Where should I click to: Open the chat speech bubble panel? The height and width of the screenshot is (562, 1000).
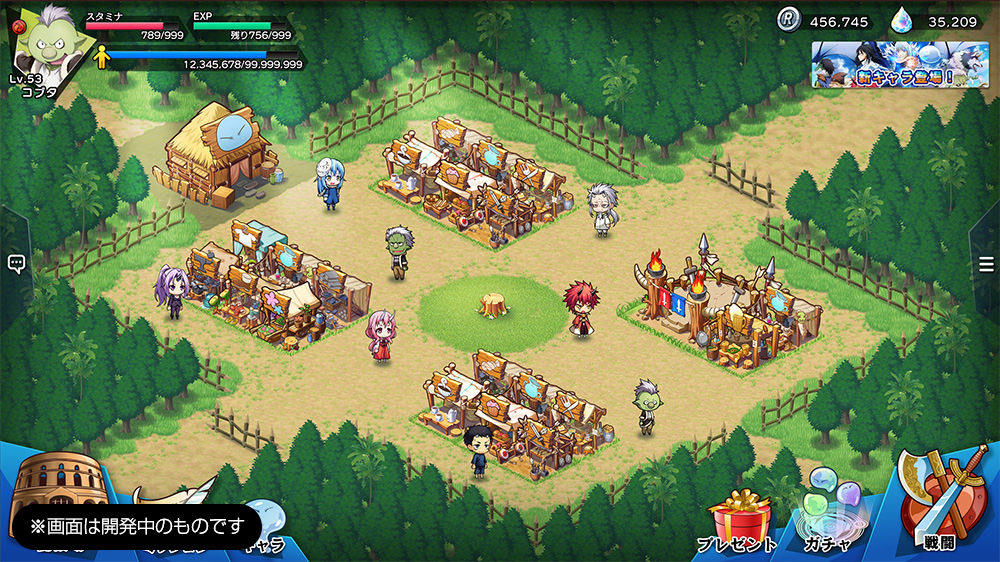[x=16, y=264]
